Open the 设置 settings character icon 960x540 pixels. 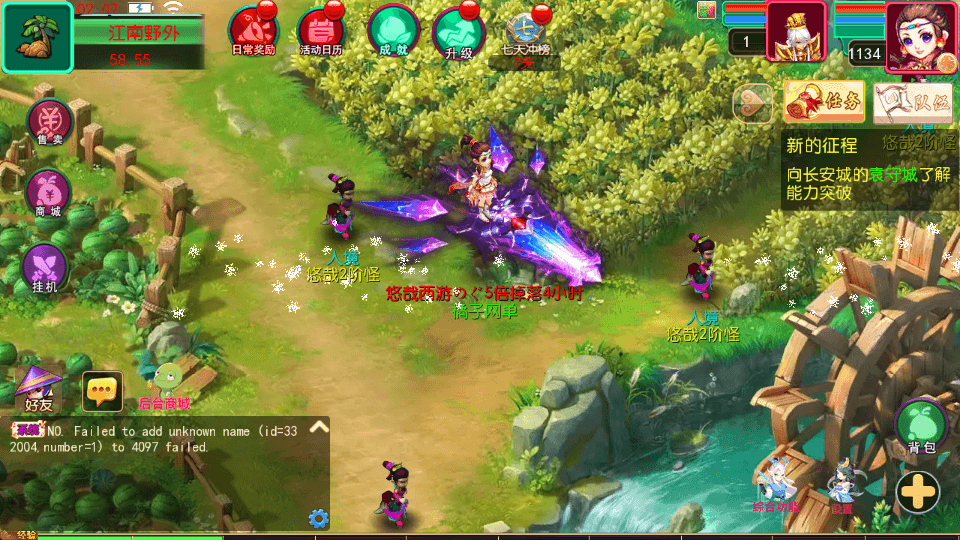click(x=842, y=486)
